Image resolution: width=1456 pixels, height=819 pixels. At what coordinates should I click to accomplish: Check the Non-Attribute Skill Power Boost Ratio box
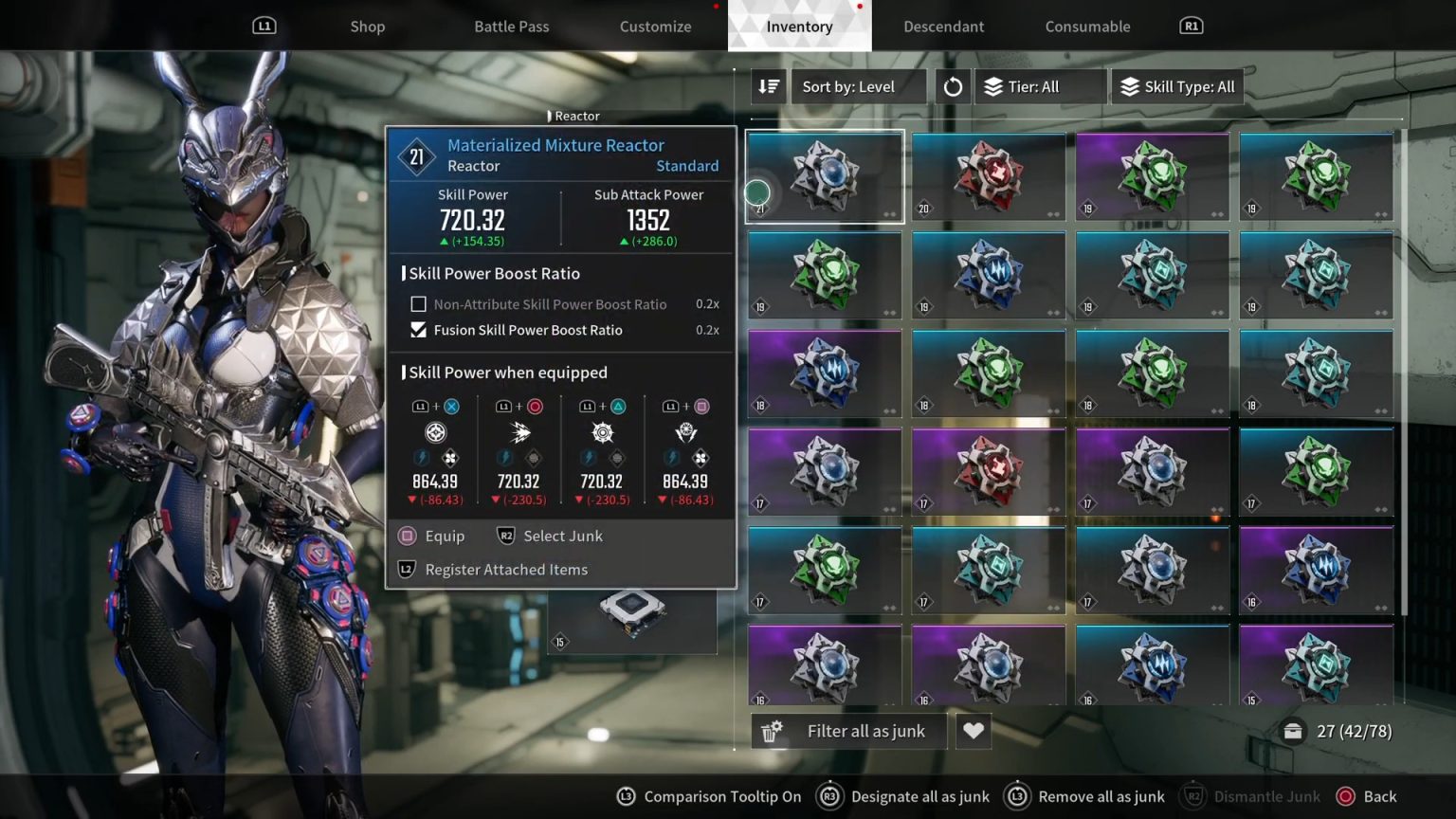tap(418, 303)
